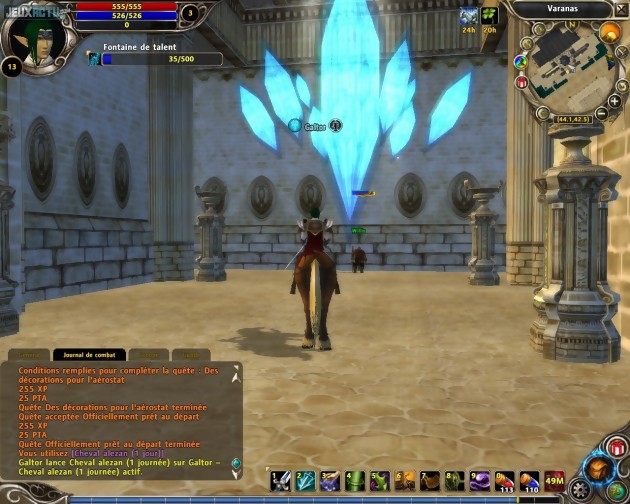Select the four-leaf clover buff icon

(489, 16)
